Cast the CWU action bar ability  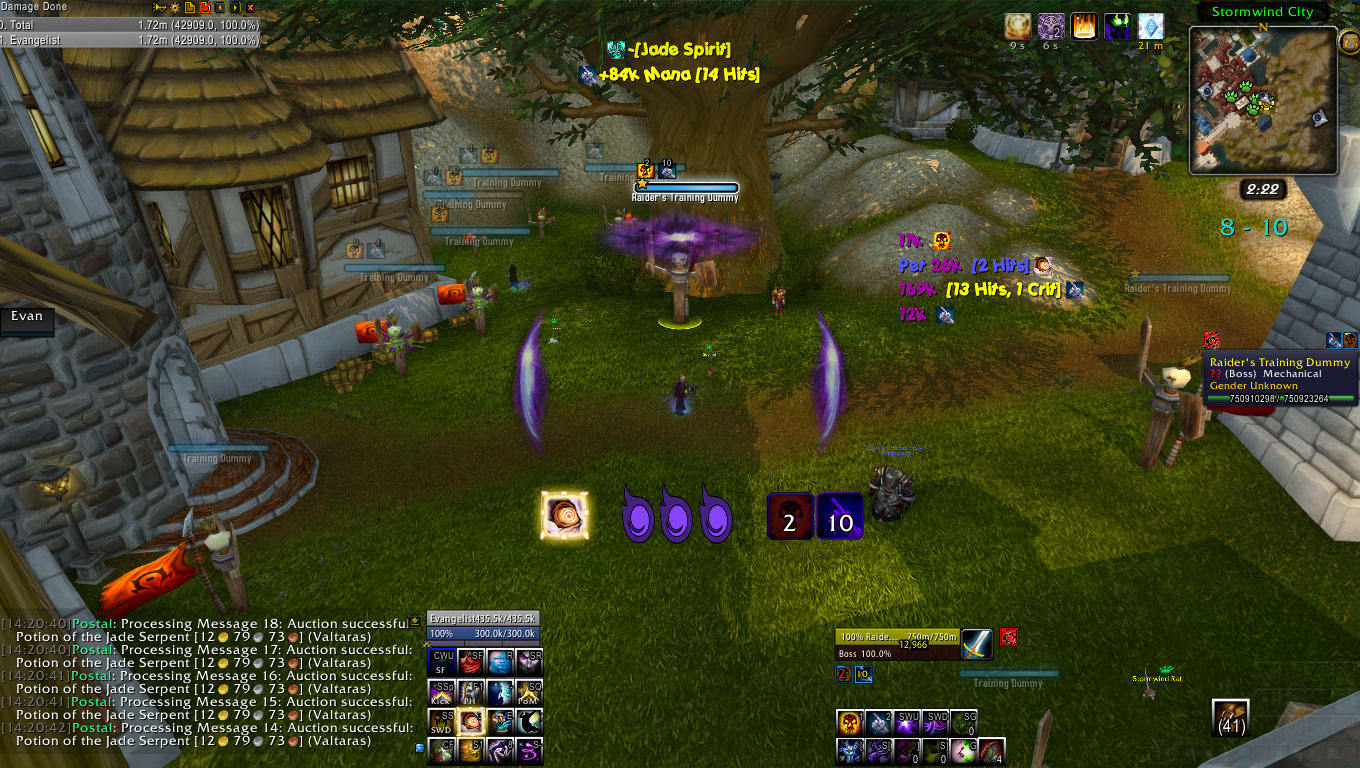[x=443, y=662]
